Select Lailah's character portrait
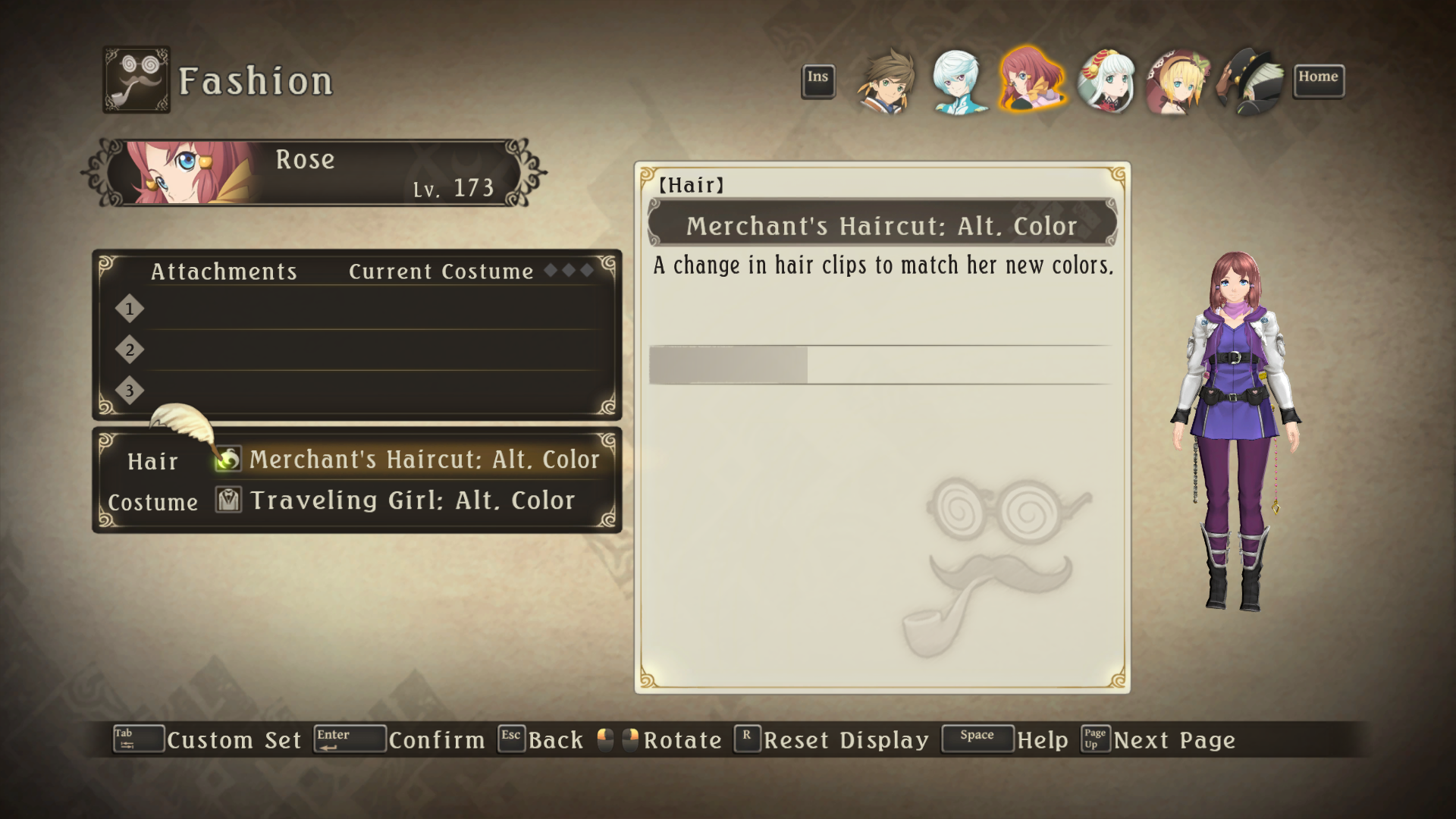The width and height of the screenshot is (1456, 819). click(x=1106, y=81)
